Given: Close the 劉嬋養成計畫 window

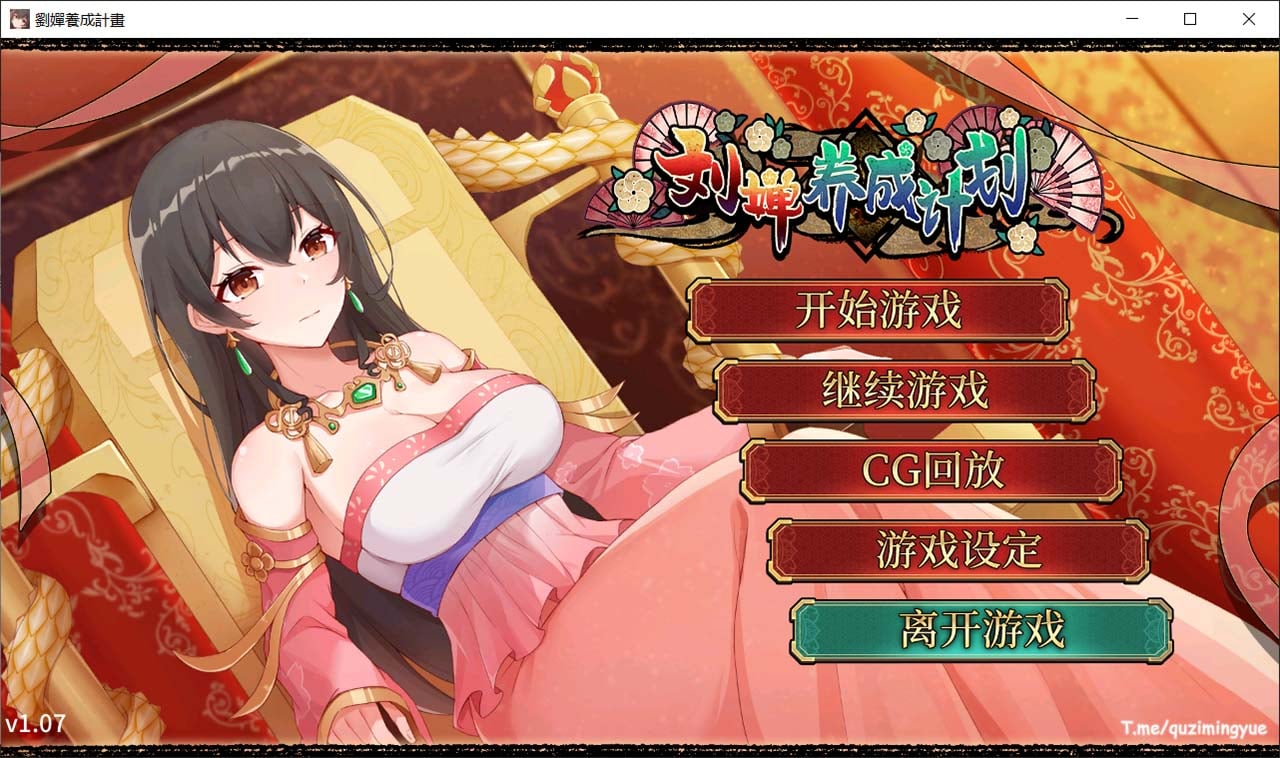Looking at the screenshot, I should pos(1248,18).
